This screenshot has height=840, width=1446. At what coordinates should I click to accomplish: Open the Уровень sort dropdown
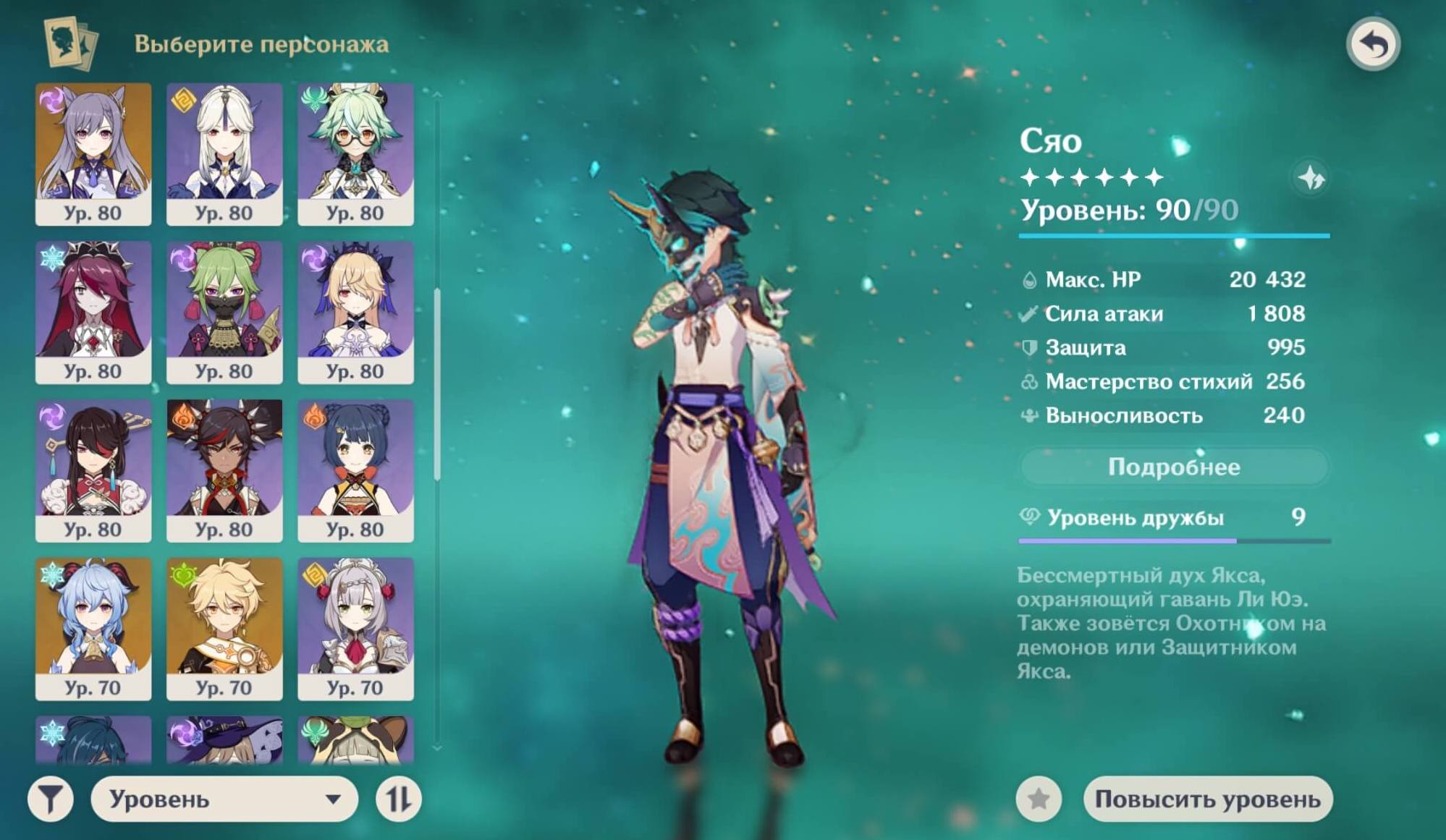pos(224,799)
